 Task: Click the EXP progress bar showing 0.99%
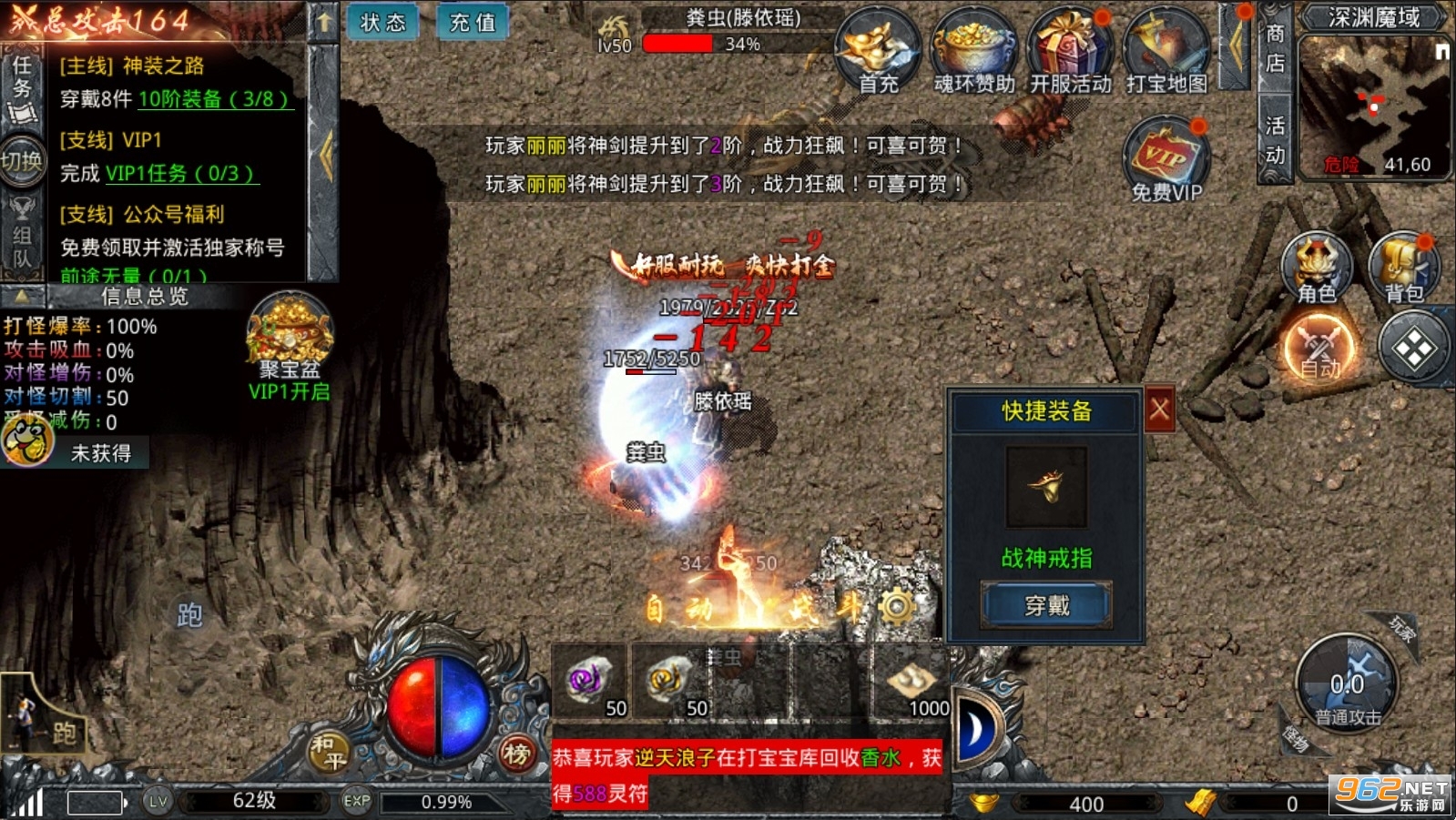[x=446, y=803]
